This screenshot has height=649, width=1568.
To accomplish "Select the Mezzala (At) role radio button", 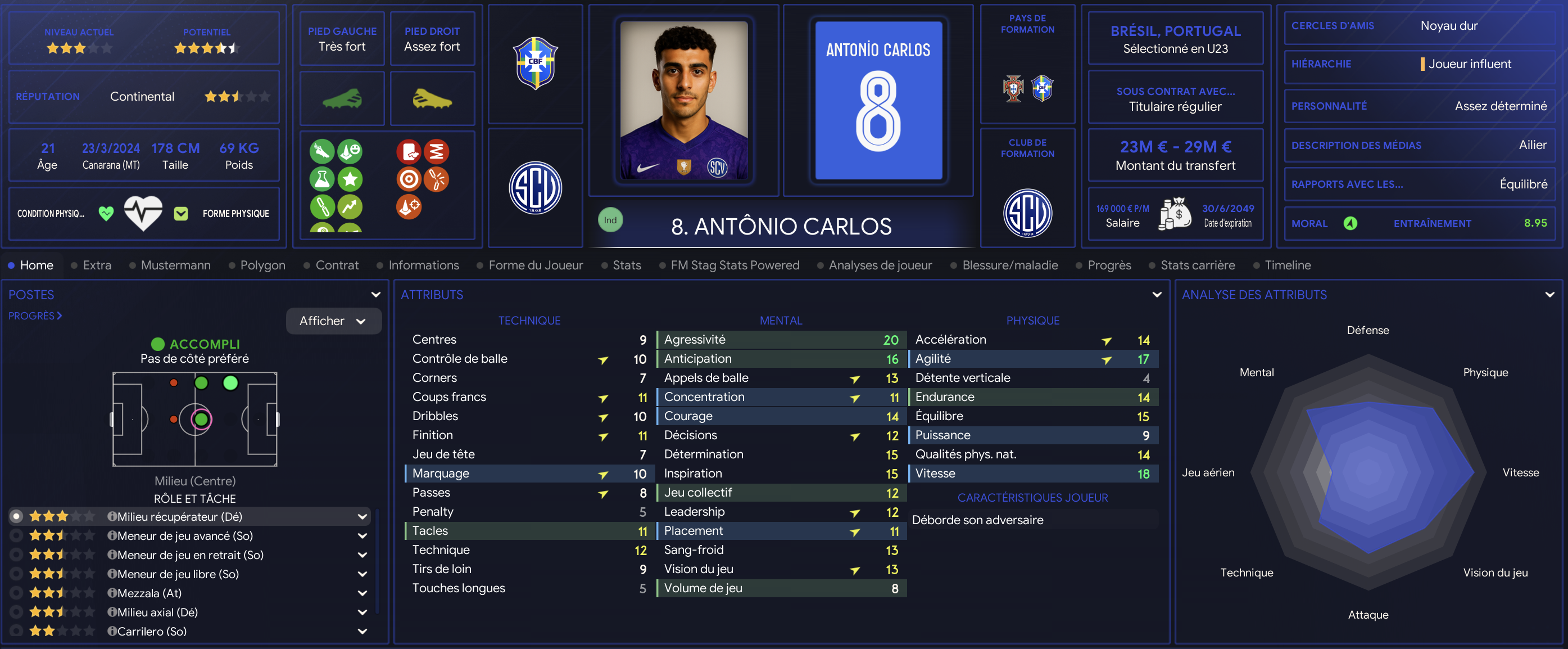I will [x=16, y=593].
